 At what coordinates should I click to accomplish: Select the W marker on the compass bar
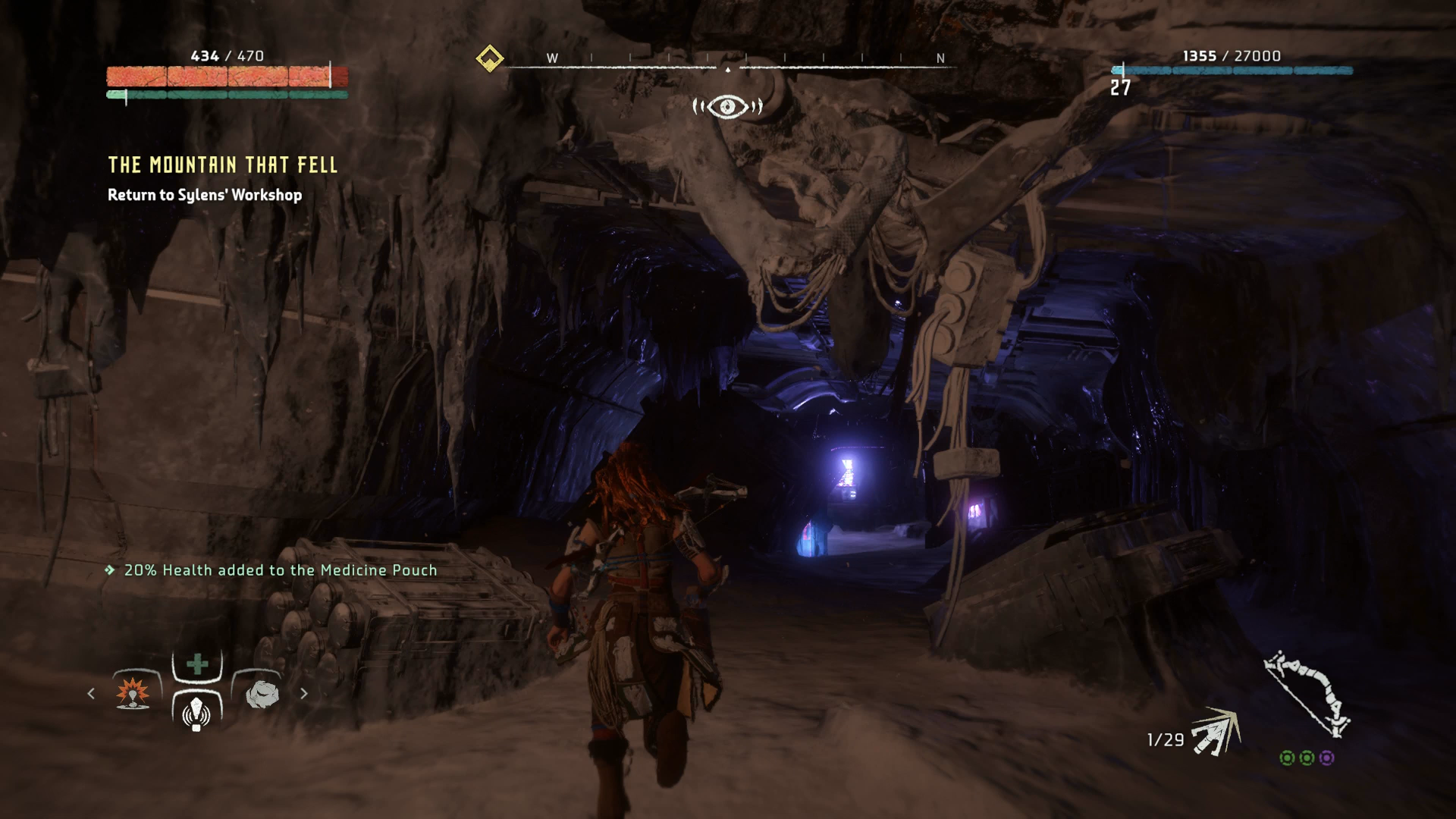553,58
